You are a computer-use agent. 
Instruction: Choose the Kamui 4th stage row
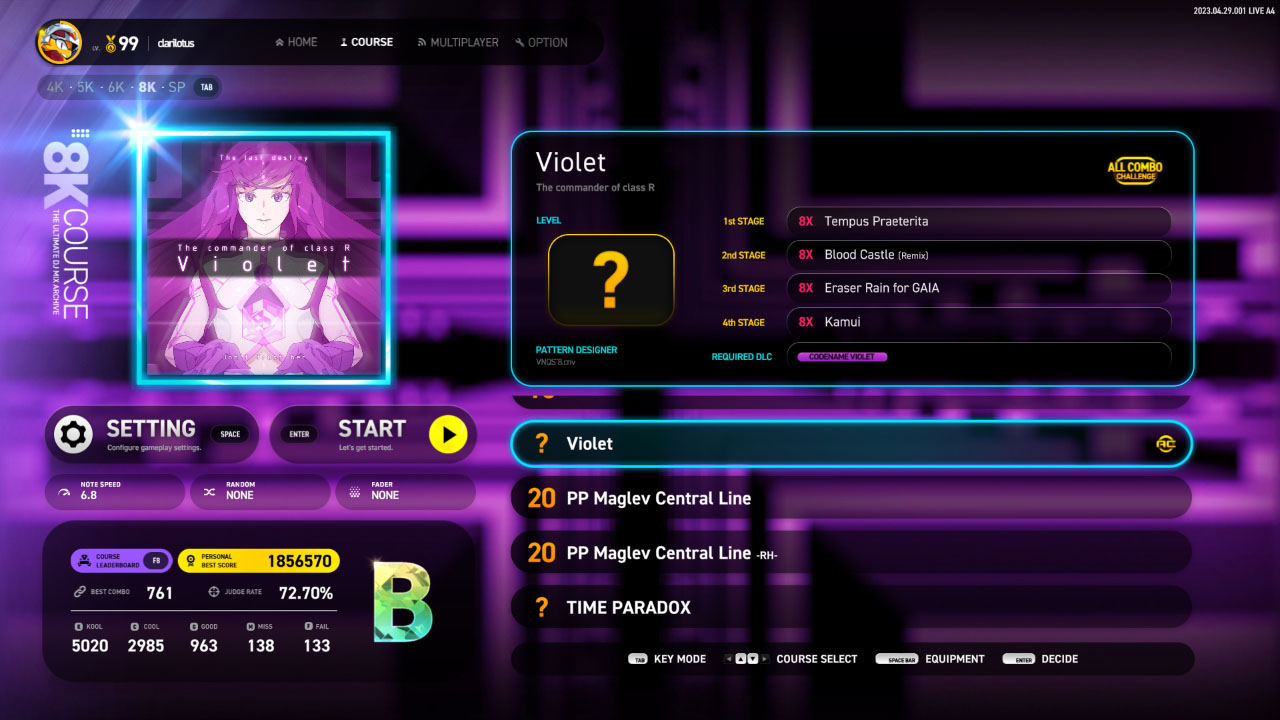(978, 322)
